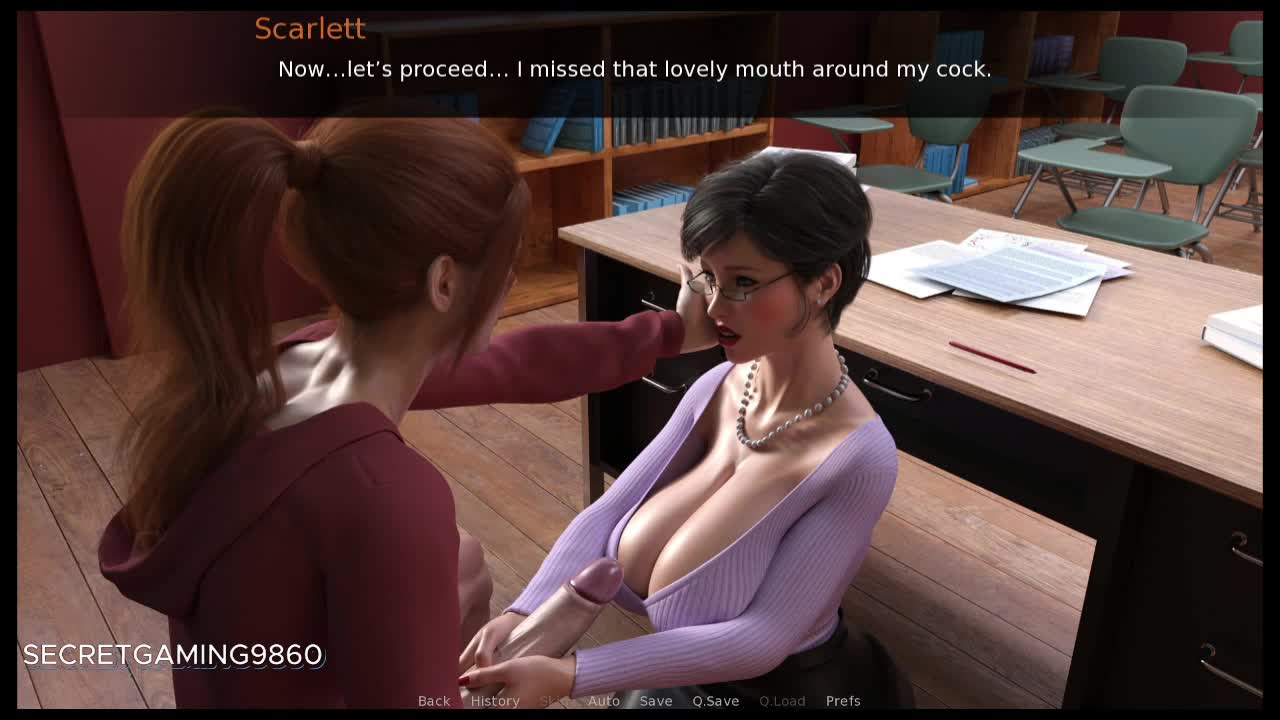
Task: Open the dialogue History log
Action: (x=495, y=701)
